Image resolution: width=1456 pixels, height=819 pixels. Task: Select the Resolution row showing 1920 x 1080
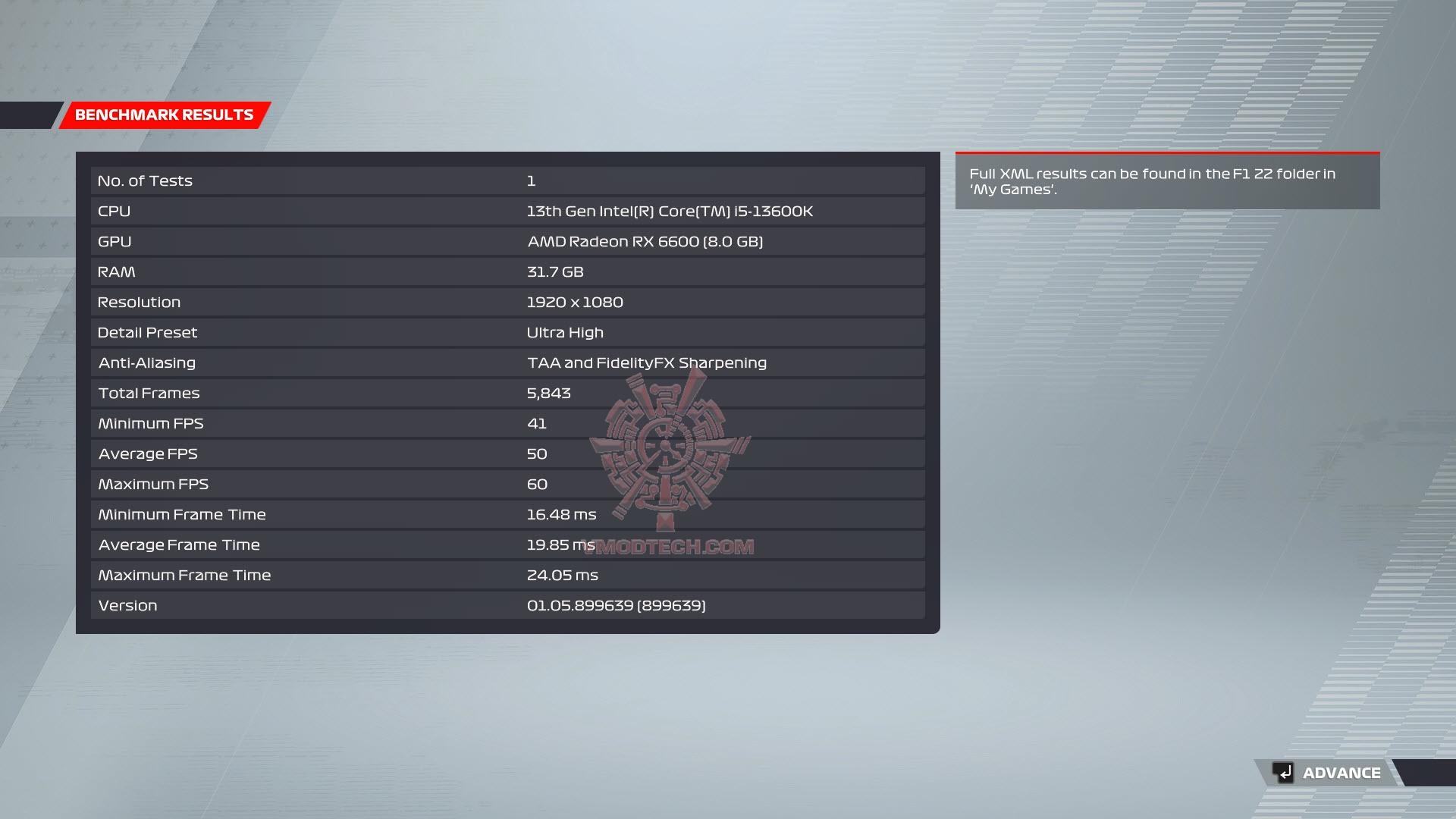click(x=508, y=302)
